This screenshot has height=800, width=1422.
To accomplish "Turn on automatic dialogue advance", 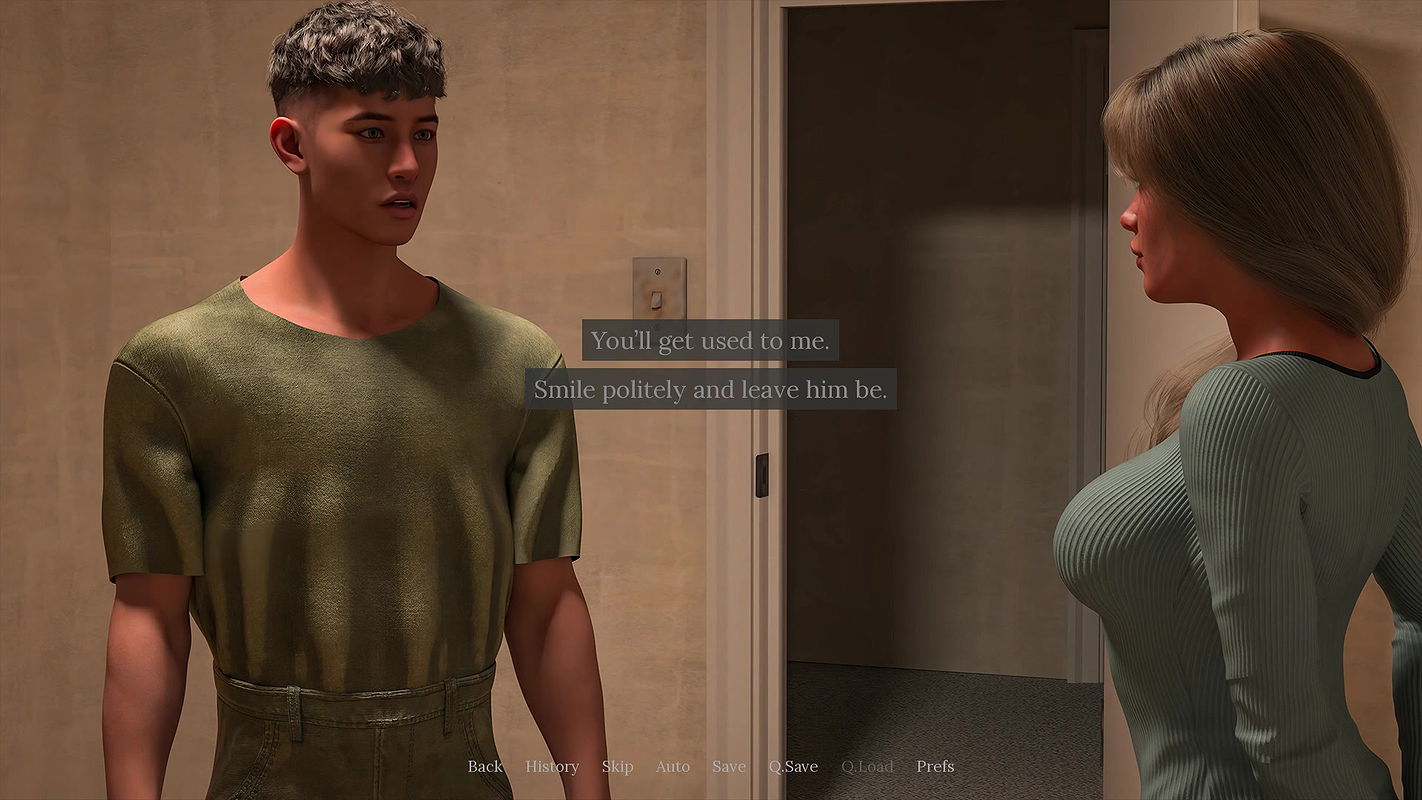I will pyautogui.click(x=672, y=766).
